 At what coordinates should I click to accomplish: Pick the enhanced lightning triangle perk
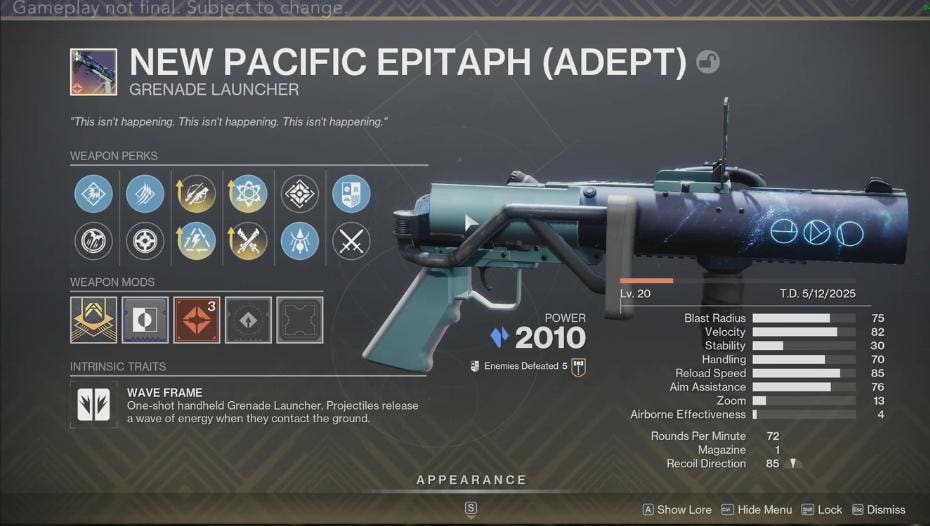point(196,241)
